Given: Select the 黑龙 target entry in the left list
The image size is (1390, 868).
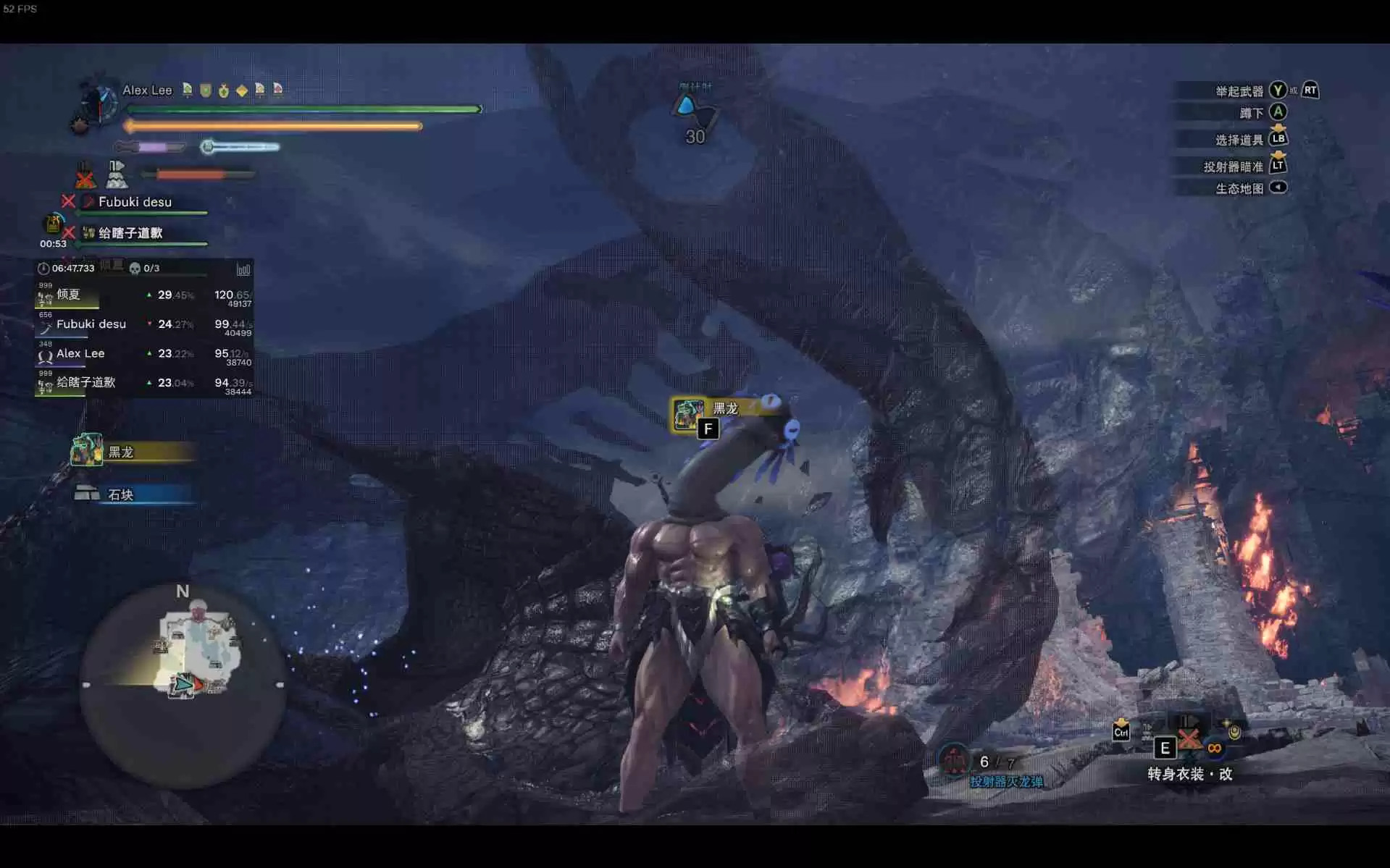Looking at the screenshot, I should (x=133, y=452).
